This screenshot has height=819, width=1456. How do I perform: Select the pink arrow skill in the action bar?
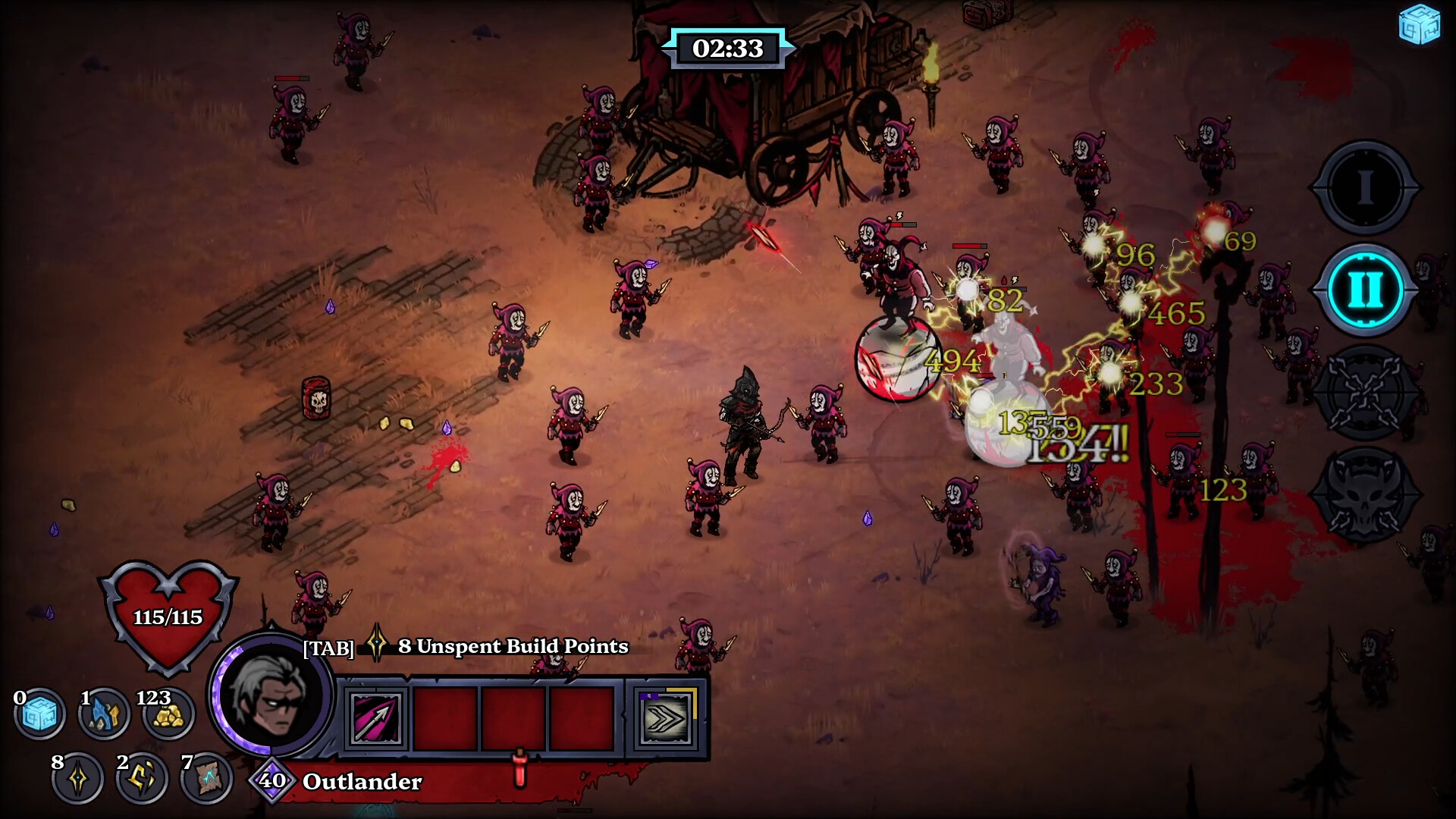coord(377,719)
